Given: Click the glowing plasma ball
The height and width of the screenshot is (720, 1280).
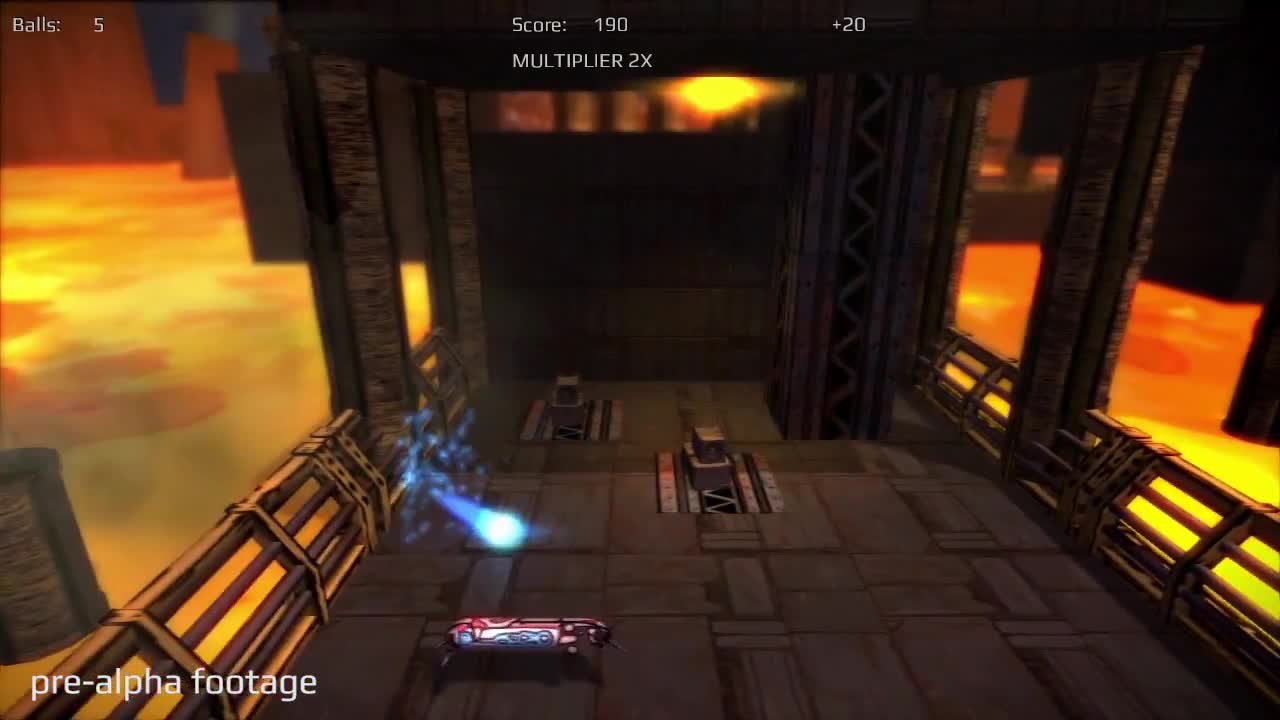Looking at the screenshot, I should click(500, 525).
